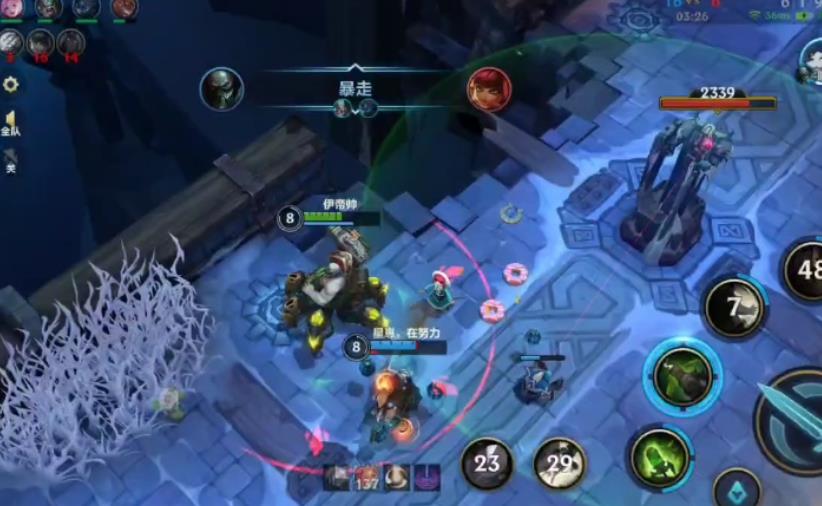Tap the enemy portrait with 14 timer
822x506 pixels.
tap(70, 43)
